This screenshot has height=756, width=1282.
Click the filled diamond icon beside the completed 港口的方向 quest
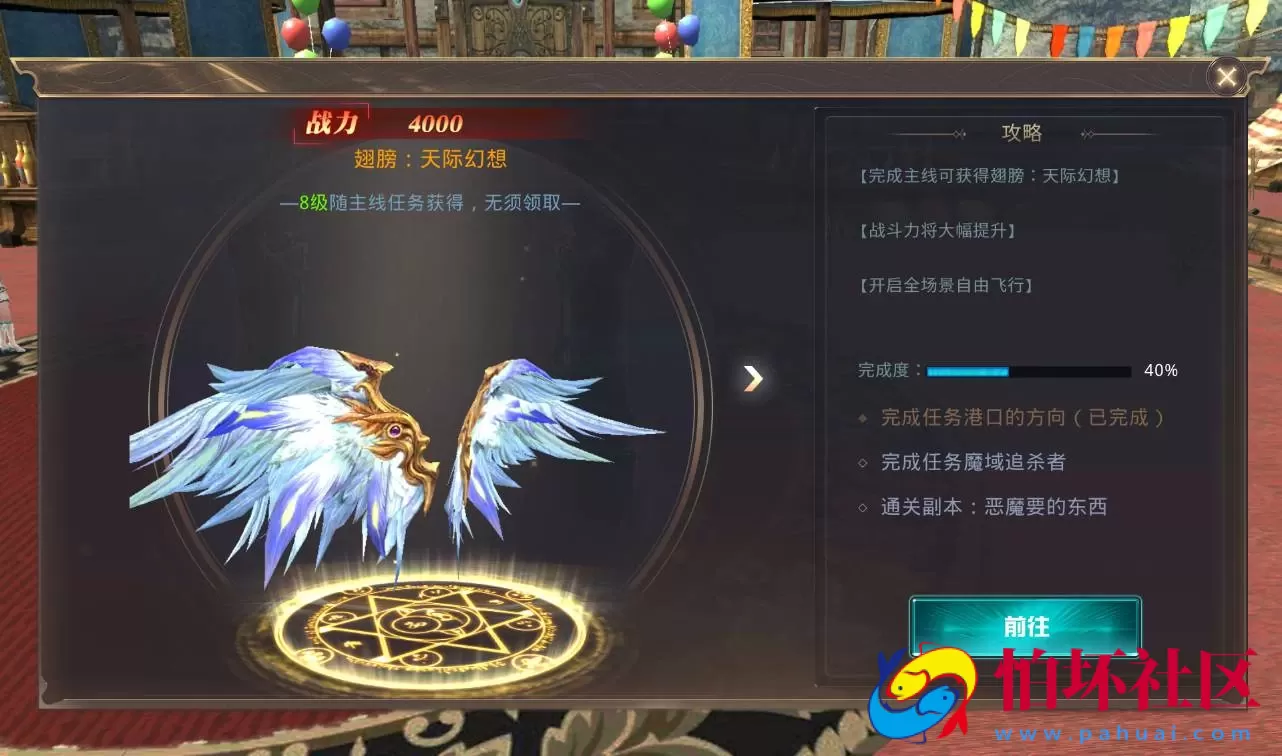click(863, 417)
